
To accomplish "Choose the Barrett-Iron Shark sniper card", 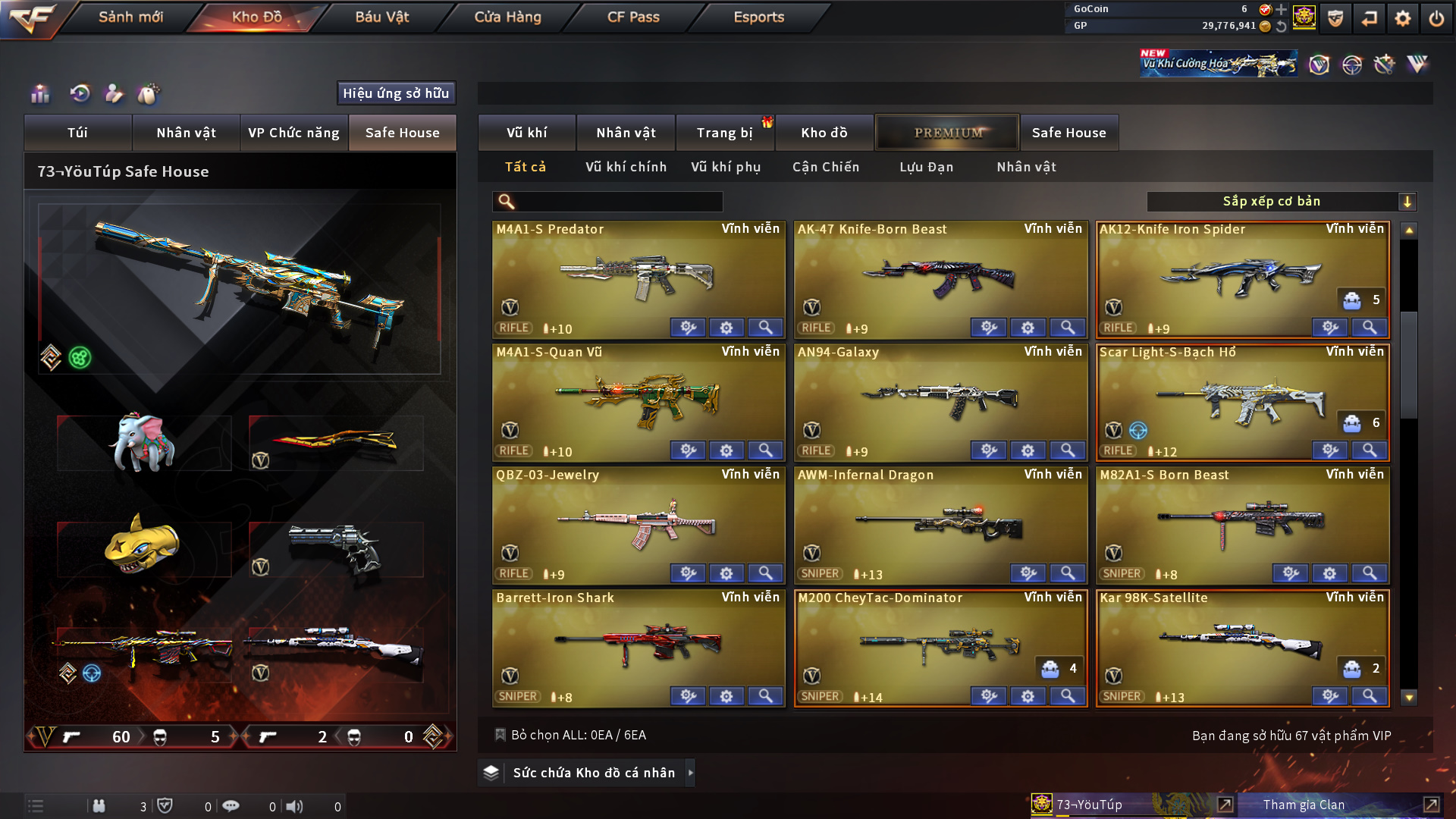I will (x=637, y=645).
